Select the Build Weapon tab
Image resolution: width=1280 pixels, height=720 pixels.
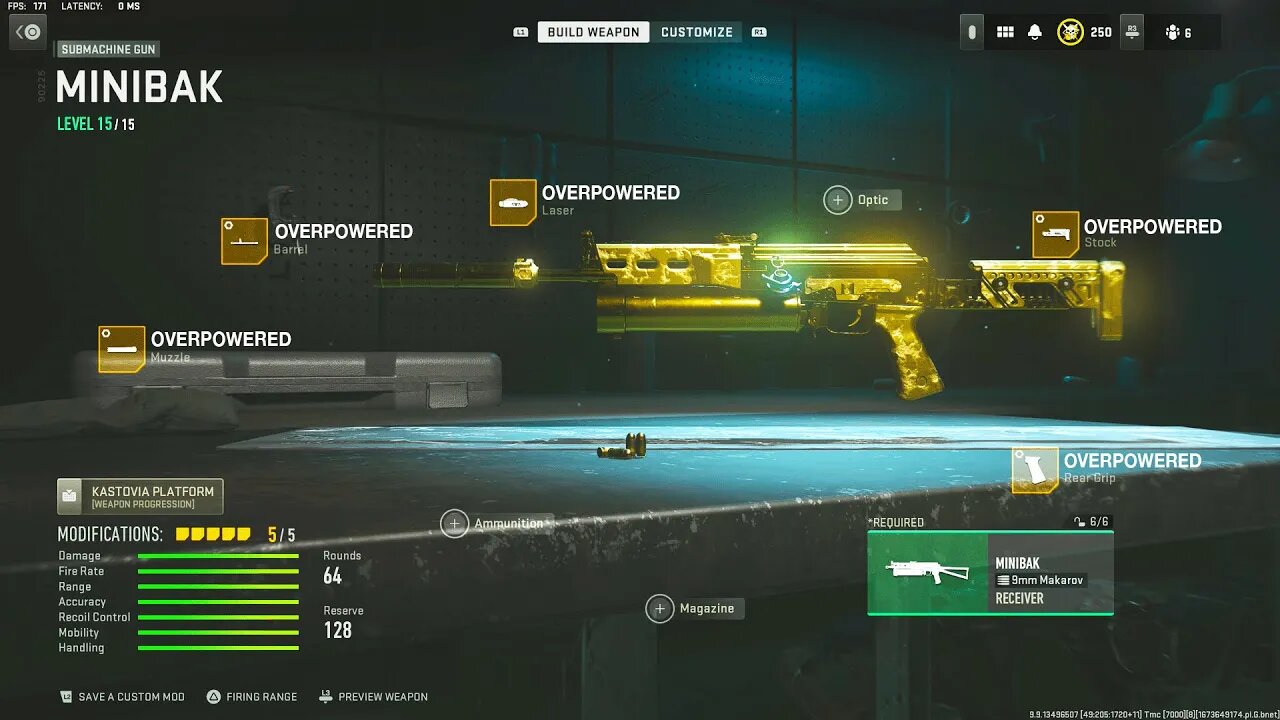592,31
